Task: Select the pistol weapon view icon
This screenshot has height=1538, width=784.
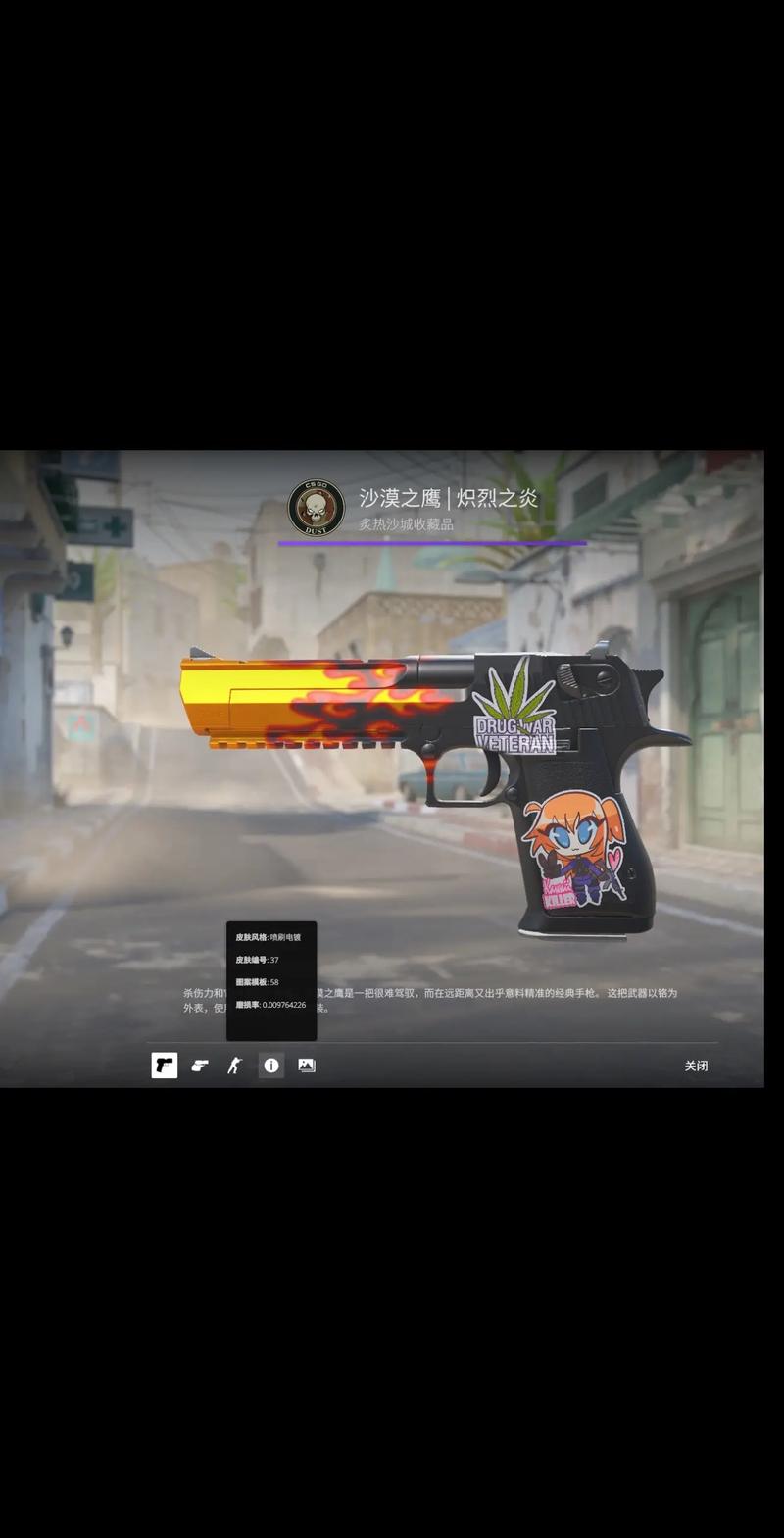Action: [165, 1066]
